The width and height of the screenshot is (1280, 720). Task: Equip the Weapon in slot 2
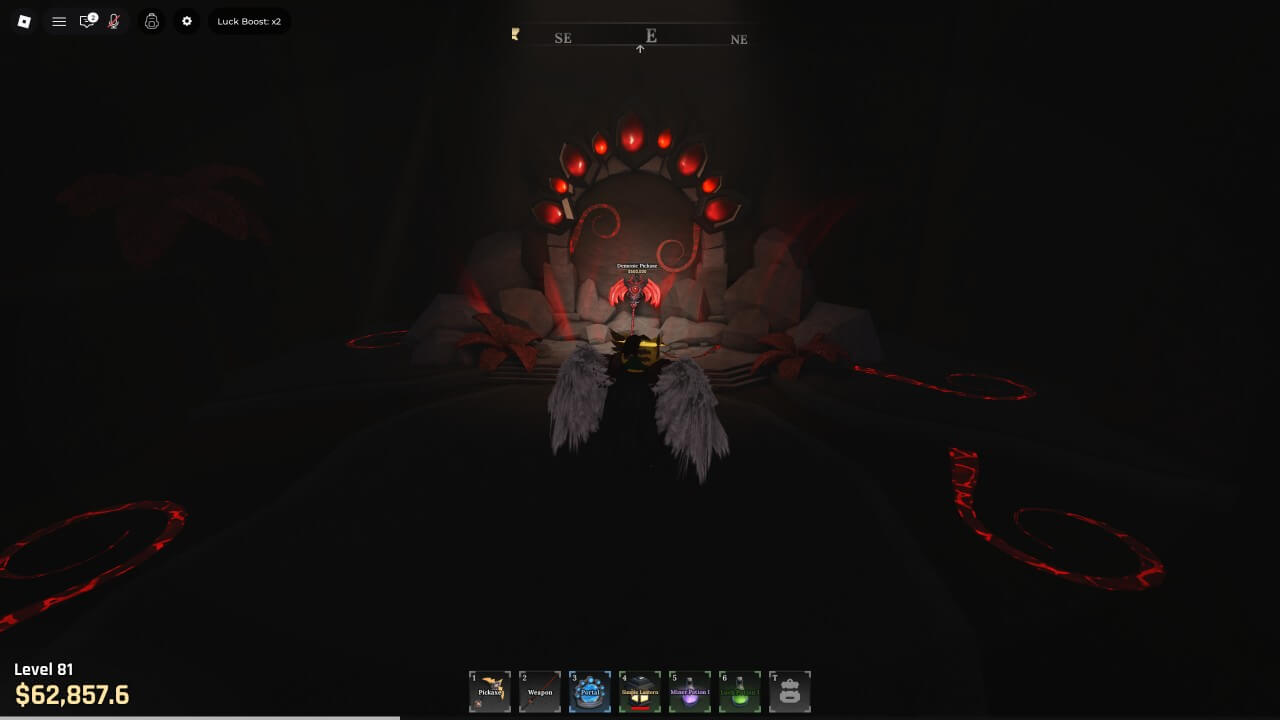tap(540, 691)
